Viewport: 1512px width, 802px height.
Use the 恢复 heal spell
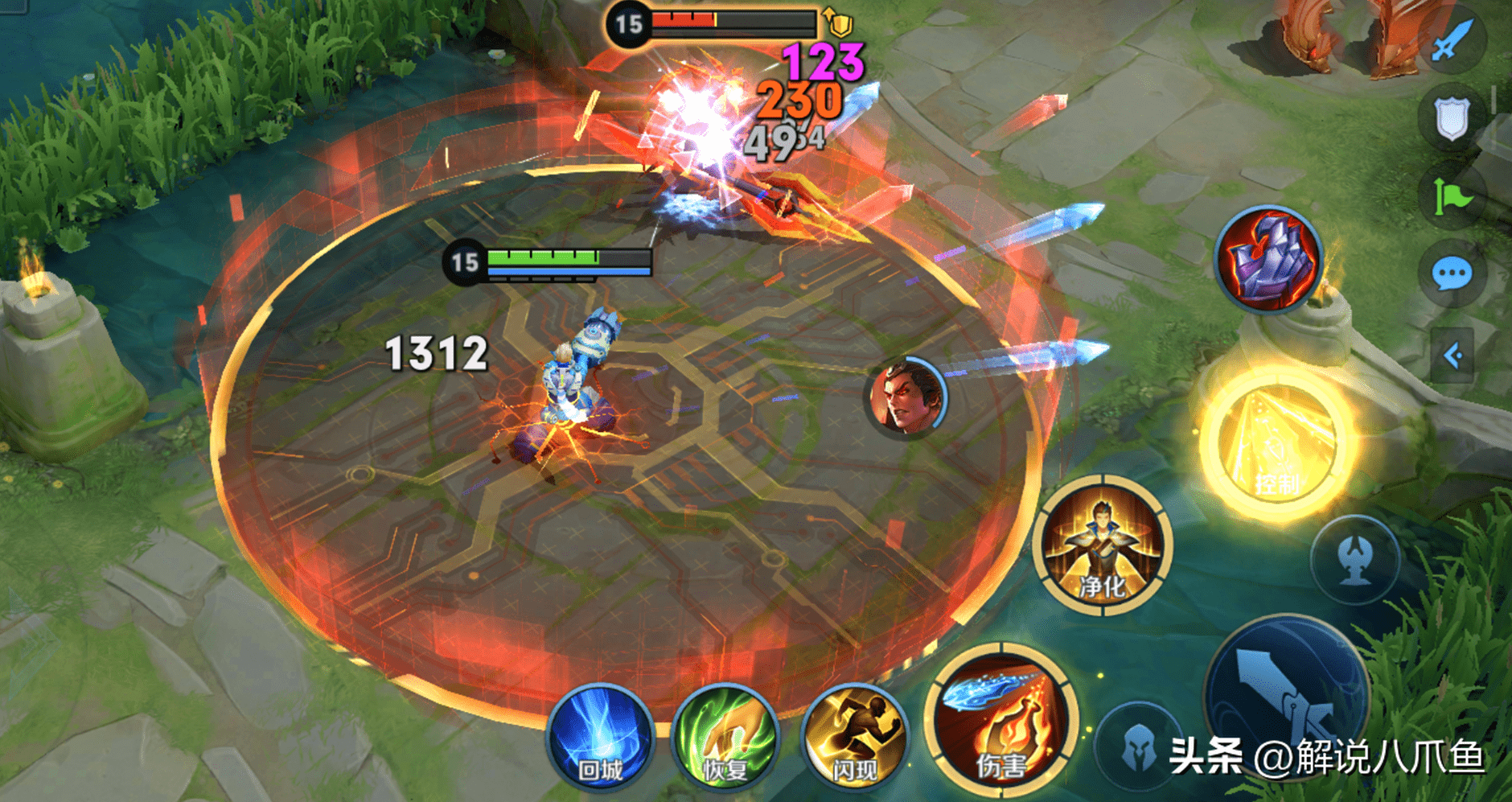[725, 736]
